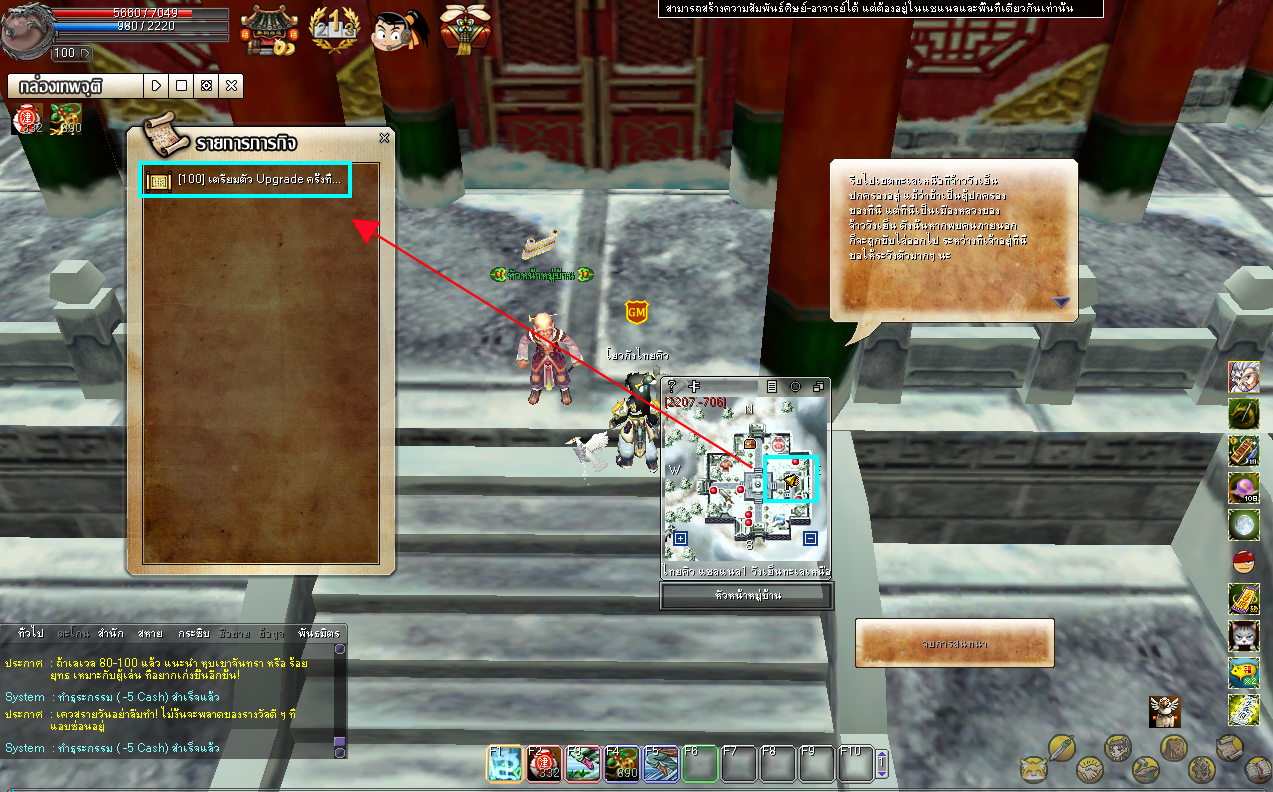Click the stop button on the auto-box bar
The image size is (1273, 792).
point(181,86)
